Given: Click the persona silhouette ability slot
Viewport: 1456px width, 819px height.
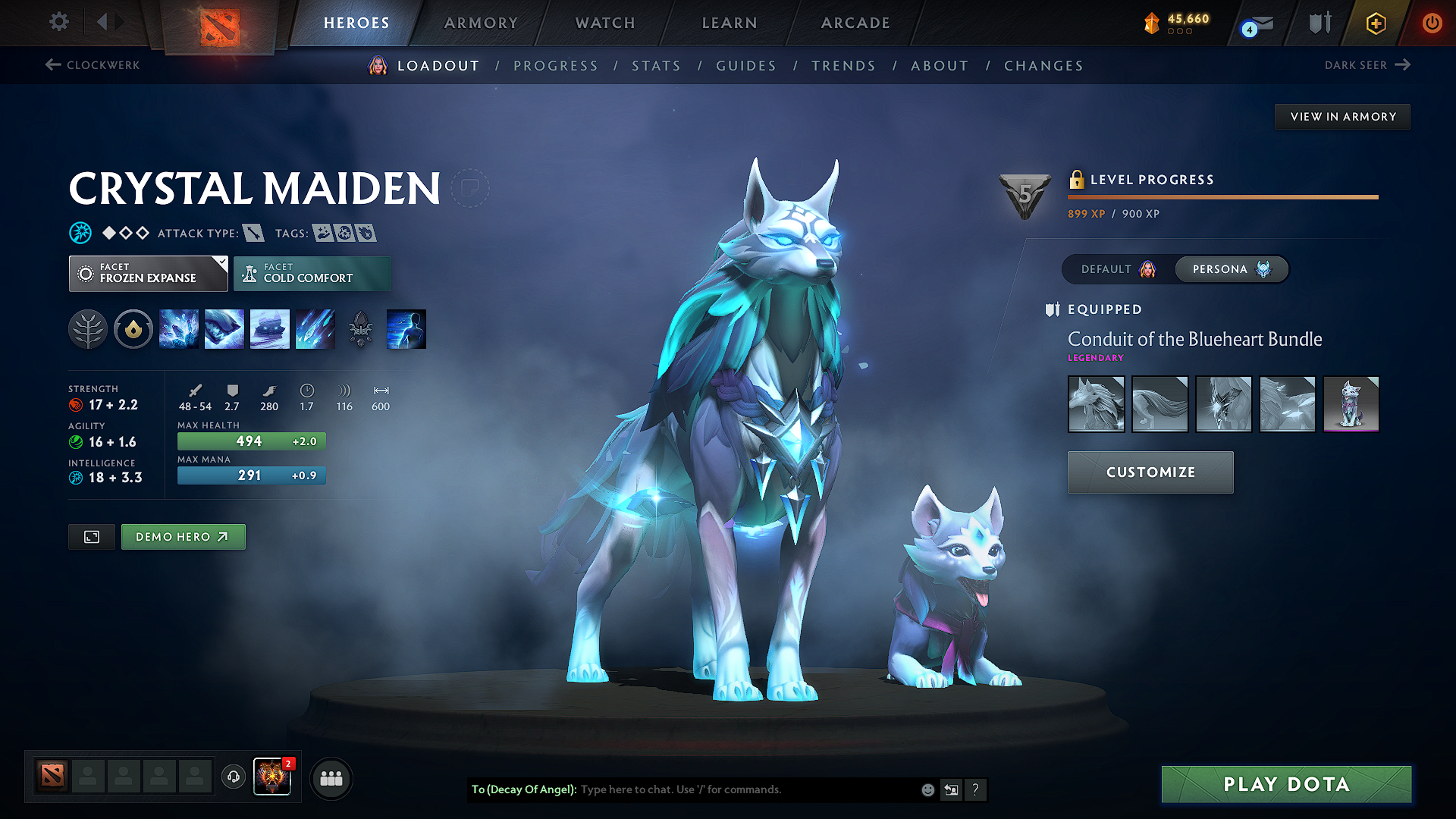Looking at the screenshot, I should coord(406,328).
